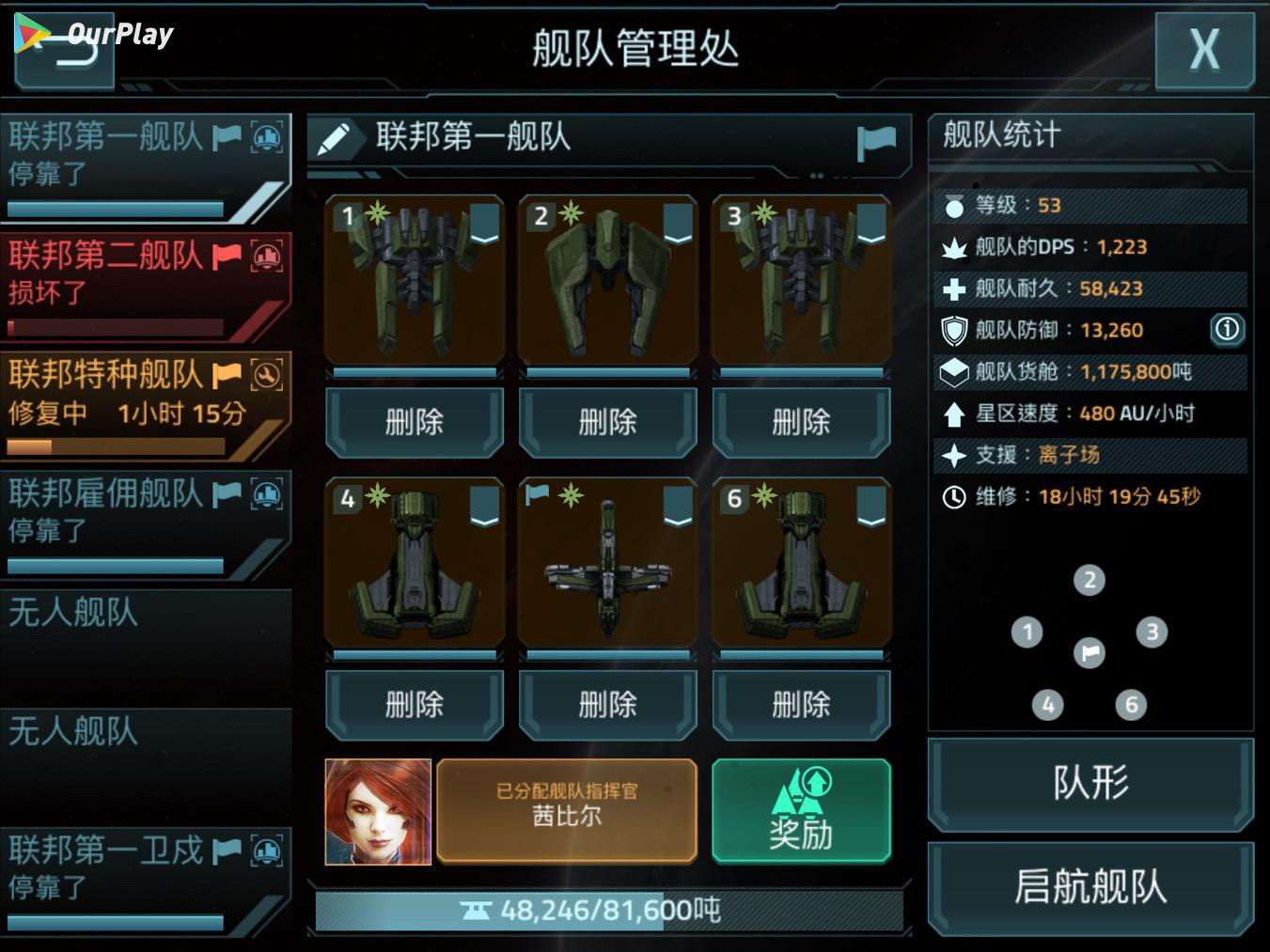Delete the ship in slot 2

pyautogui.click(x=607, y=422)
